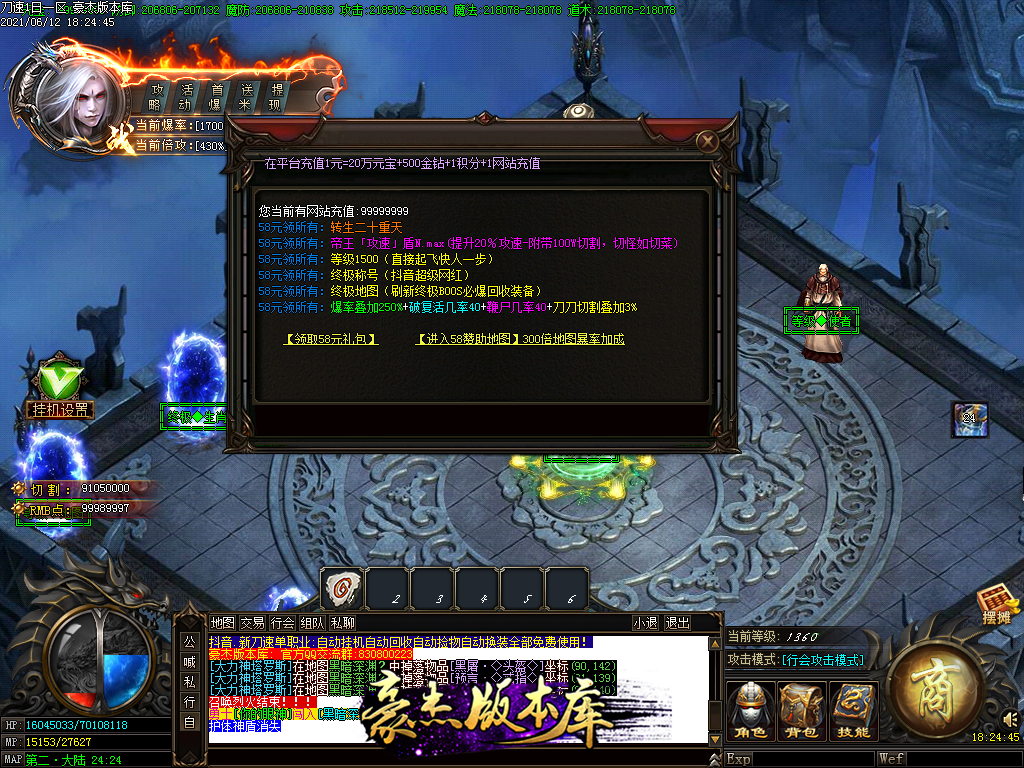Viewport: 1024px width, 768px height.
Task: Open the 攻略 strategy guide button
Action: pyautogui.click(x=155, y=96)
